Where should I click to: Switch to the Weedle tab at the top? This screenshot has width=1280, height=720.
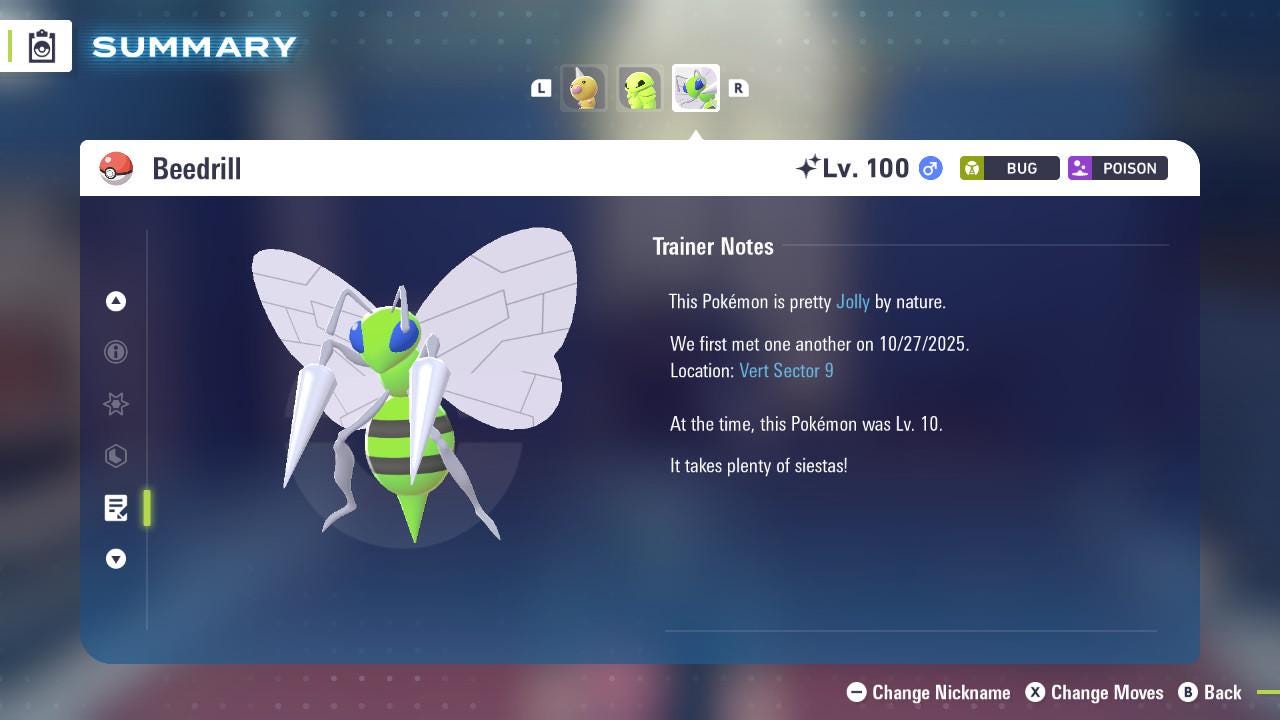pos(584,88)
